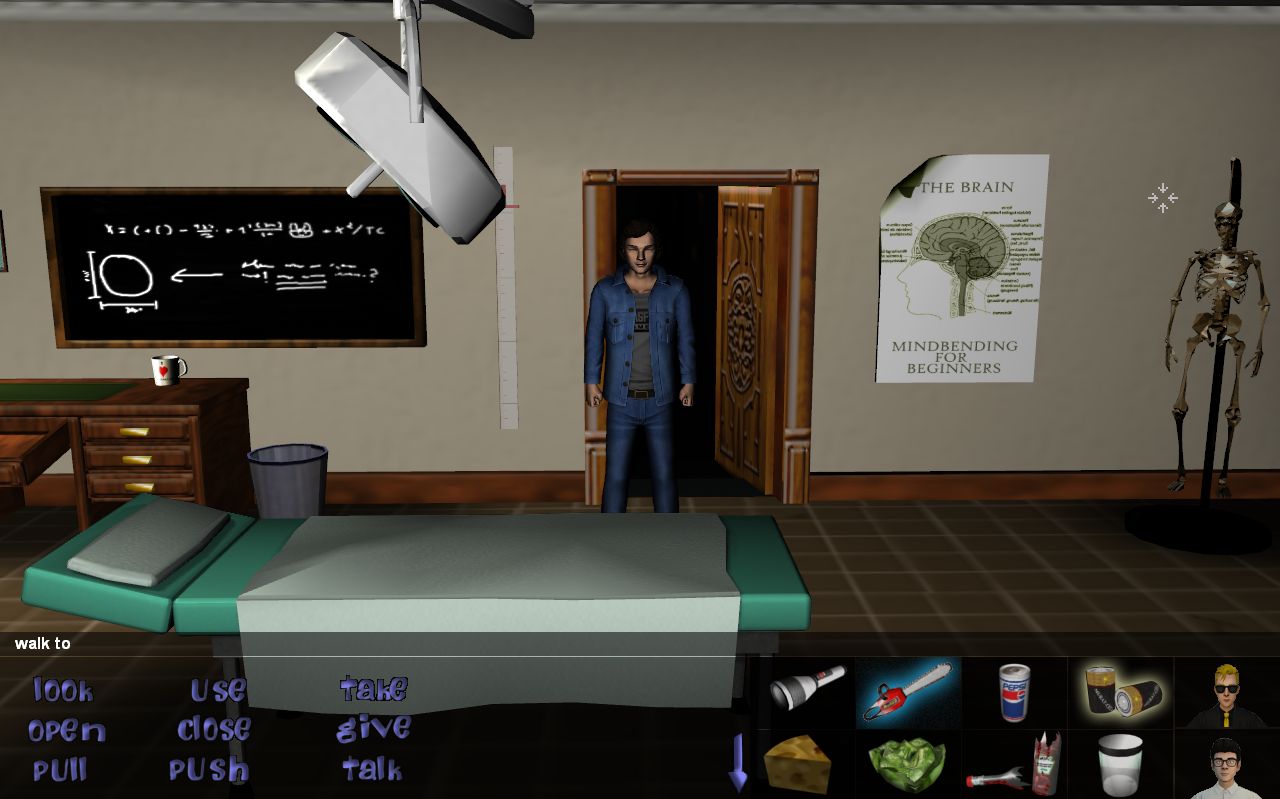Activate the Talk verb
The width and height of the screenshot is (1280, 799).
click(372, 769)
